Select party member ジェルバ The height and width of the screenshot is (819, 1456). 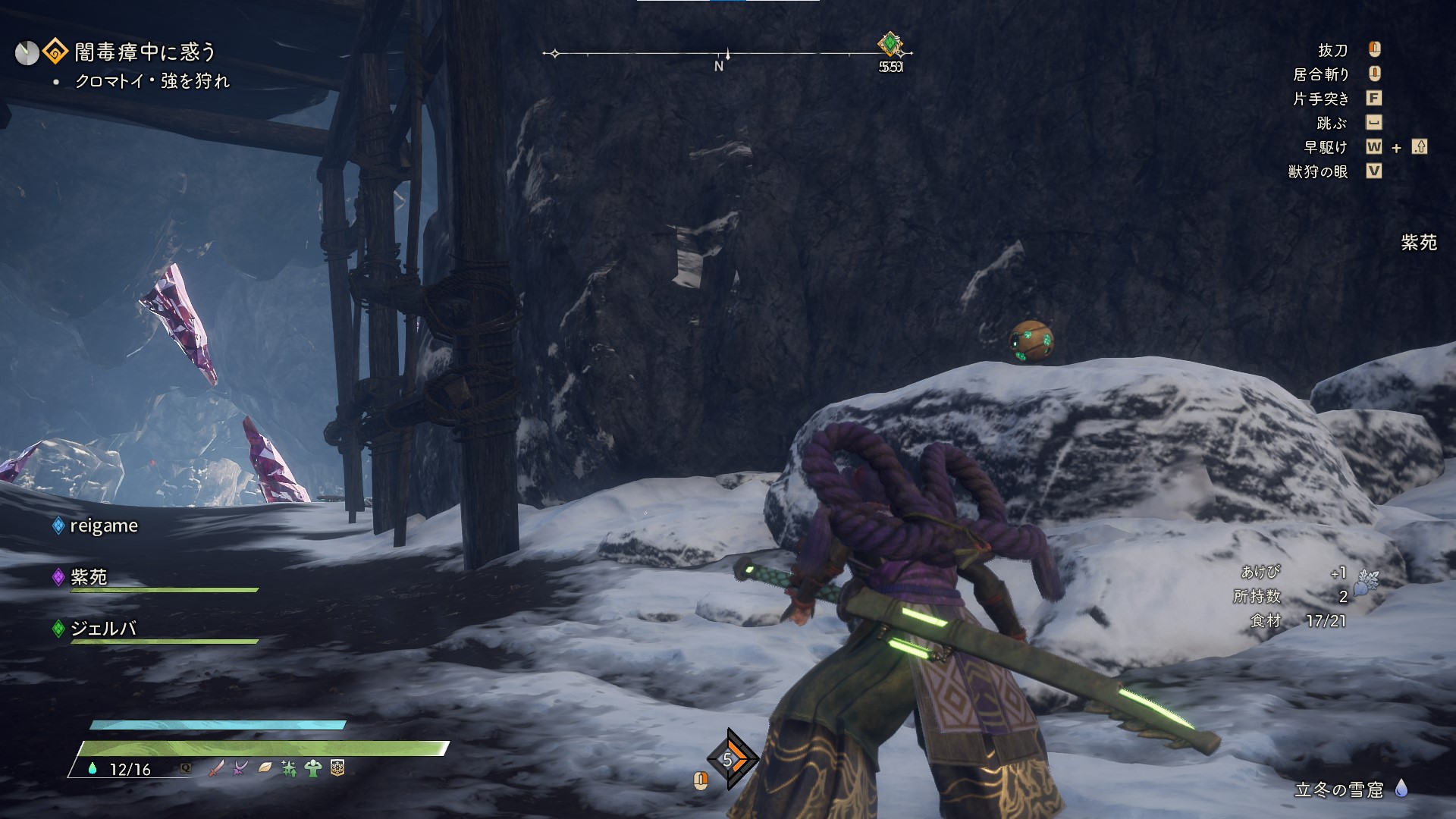point(102,629)
